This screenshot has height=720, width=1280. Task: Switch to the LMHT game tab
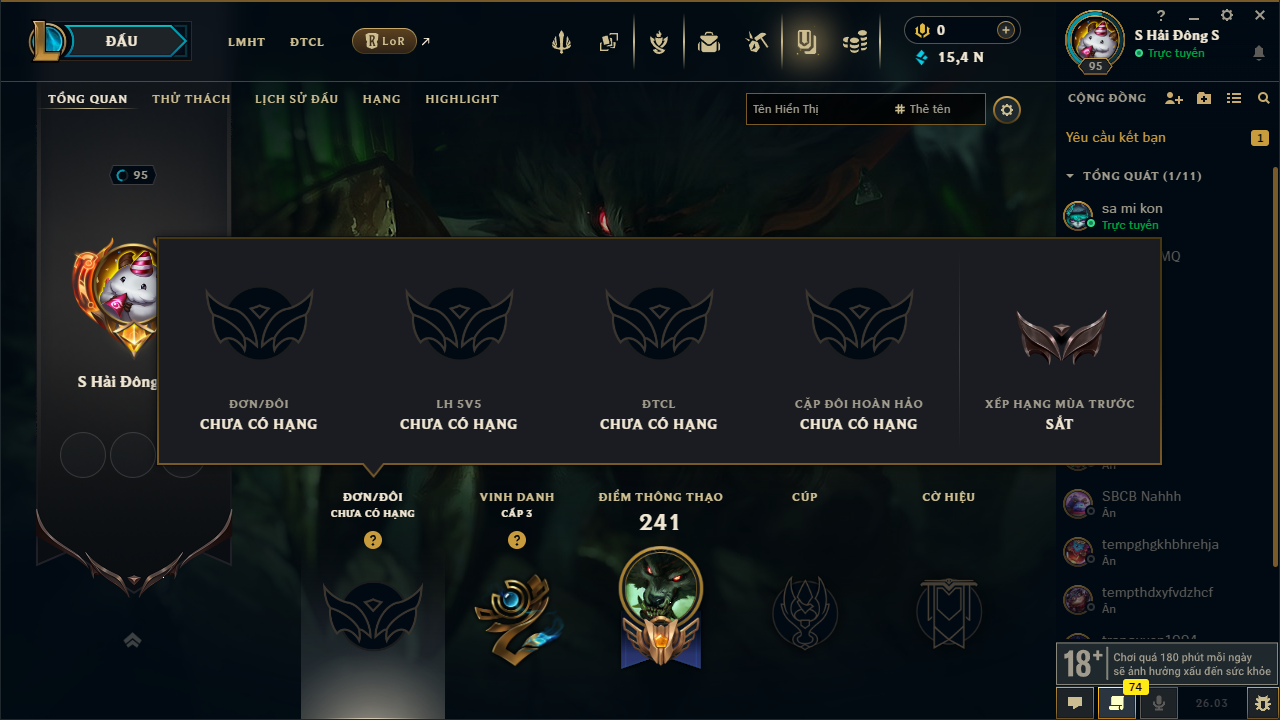coord(246,42)
